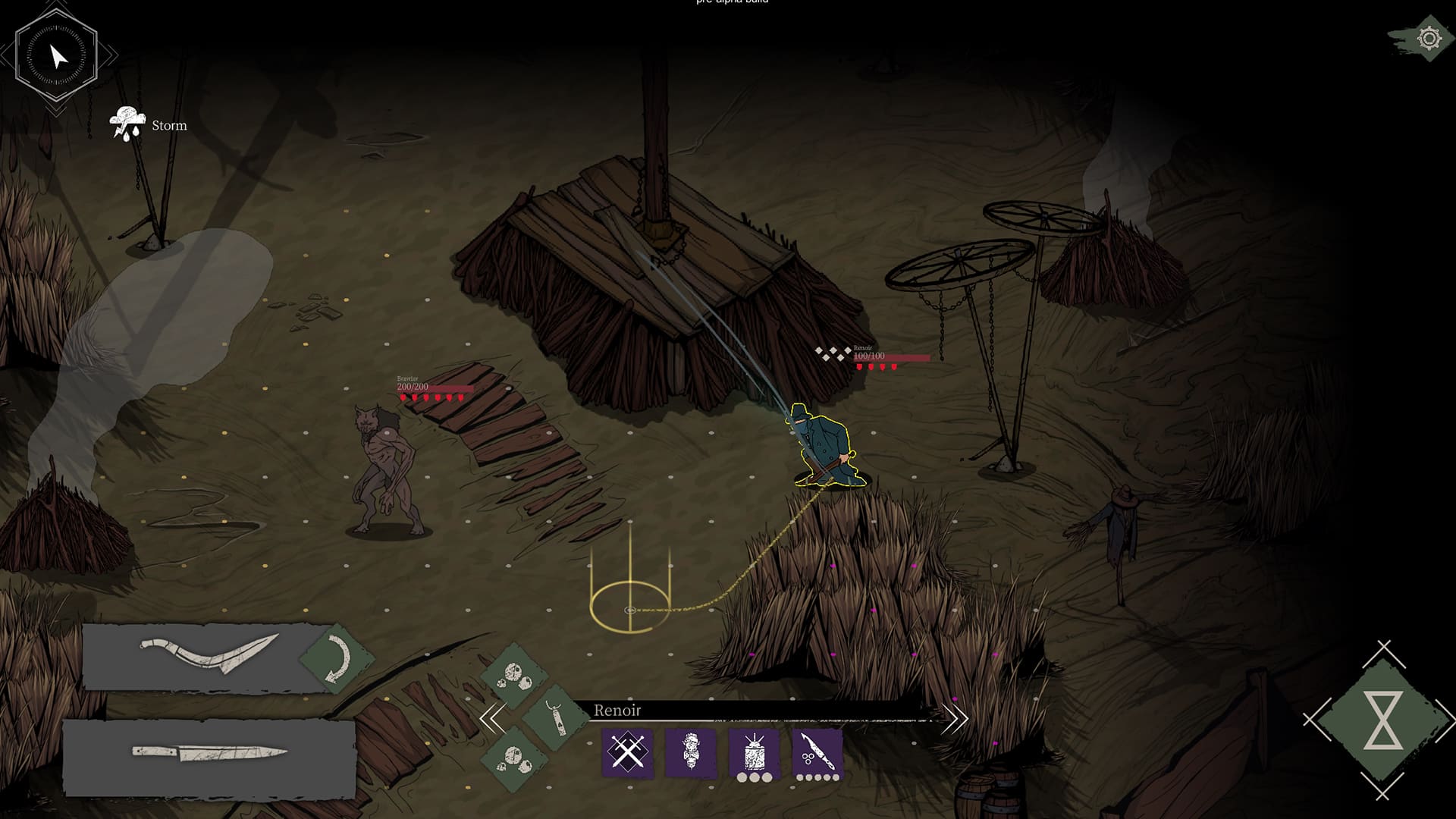Use the carved totem figure ability

(x=690, y=752)
